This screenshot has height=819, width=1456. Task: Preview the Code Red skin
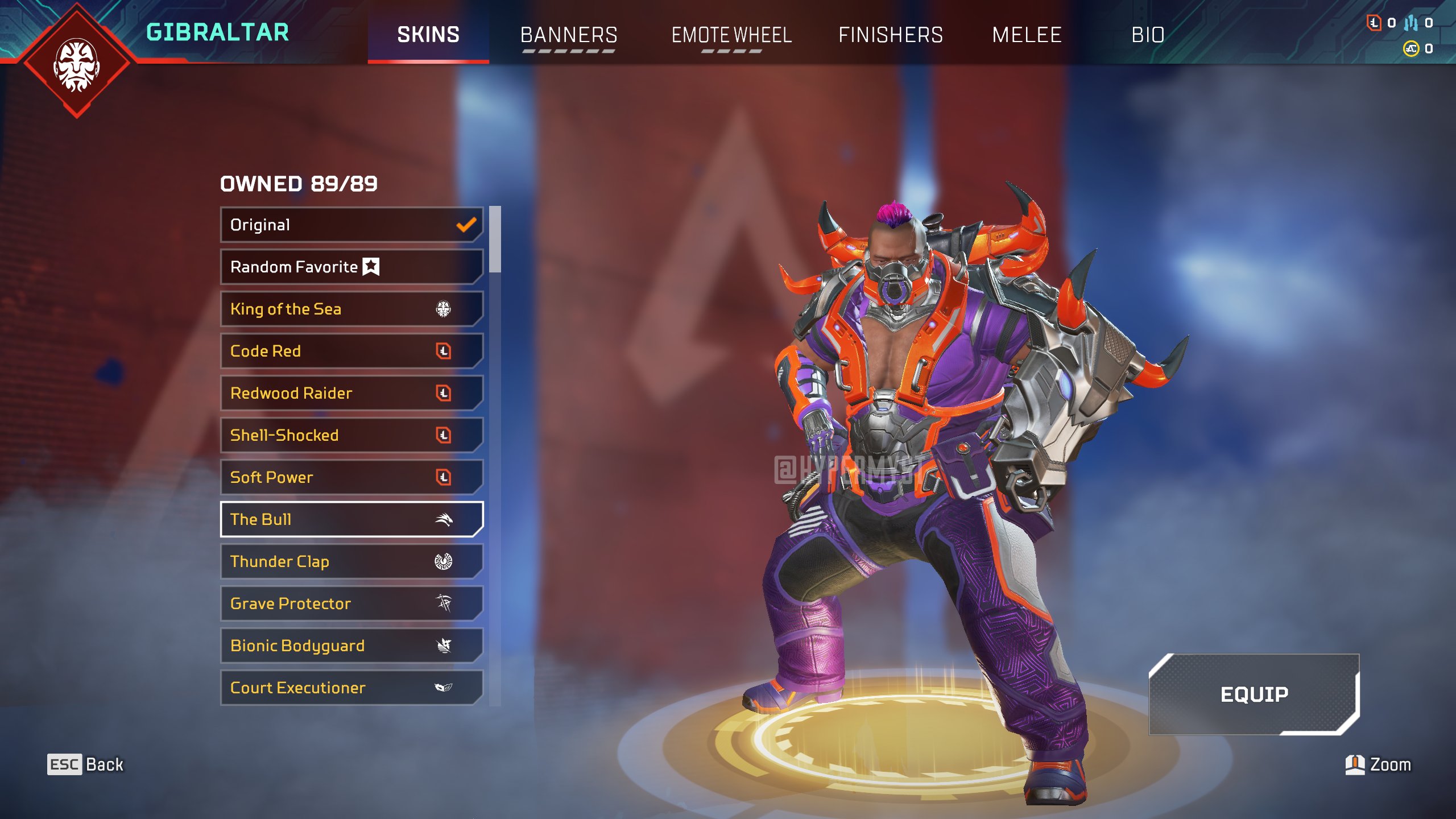point(351,351)
